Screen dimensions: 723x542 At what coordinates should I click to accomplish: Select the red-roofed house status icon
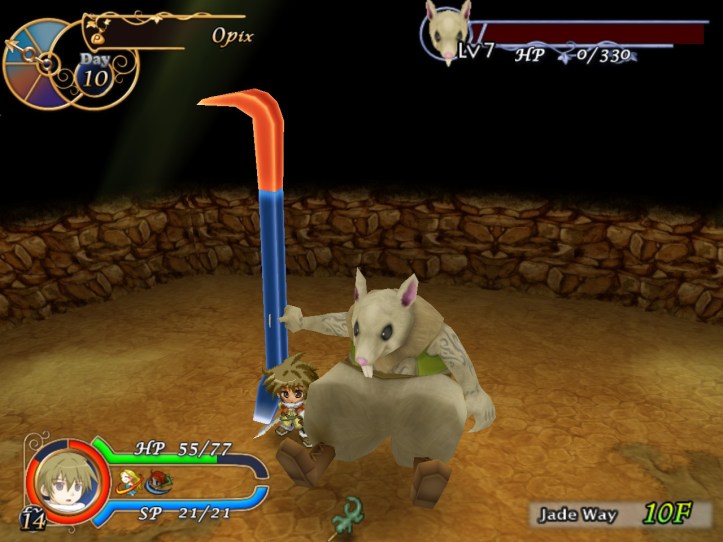tap(158, 483)
